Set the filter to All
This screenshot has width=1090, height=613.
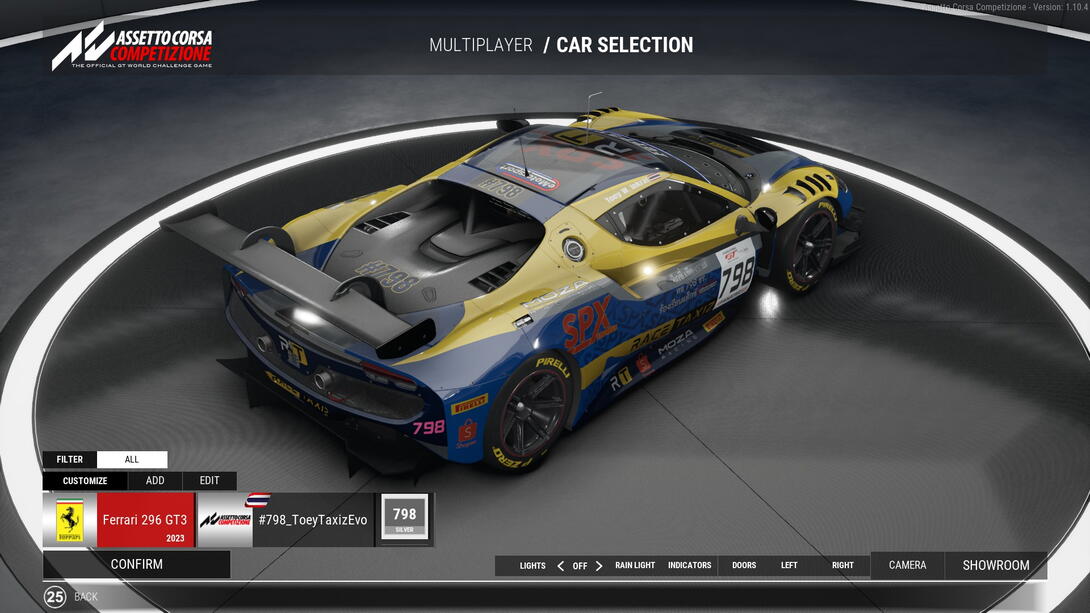(x=132, y=460)
